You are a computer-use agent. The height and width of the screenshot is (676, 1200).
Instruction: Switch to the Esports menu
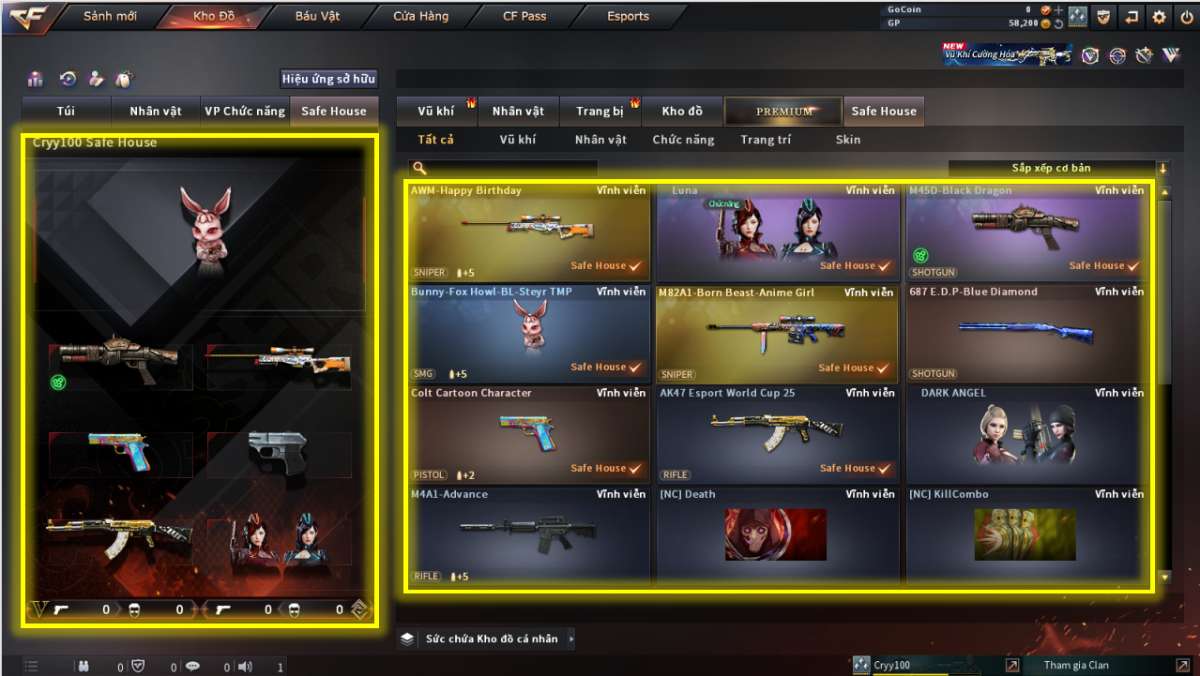[x=628, y=17]
